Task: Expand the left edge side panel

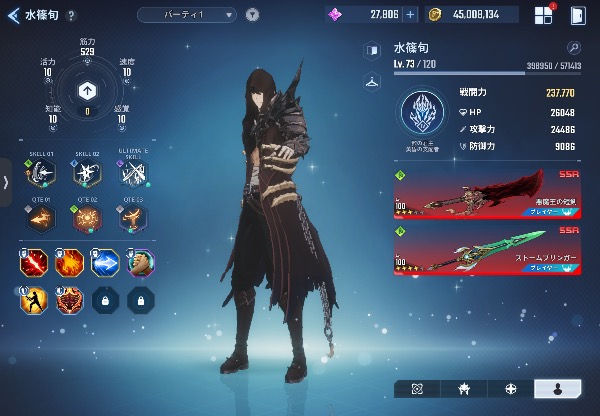Action: point(6,181)
